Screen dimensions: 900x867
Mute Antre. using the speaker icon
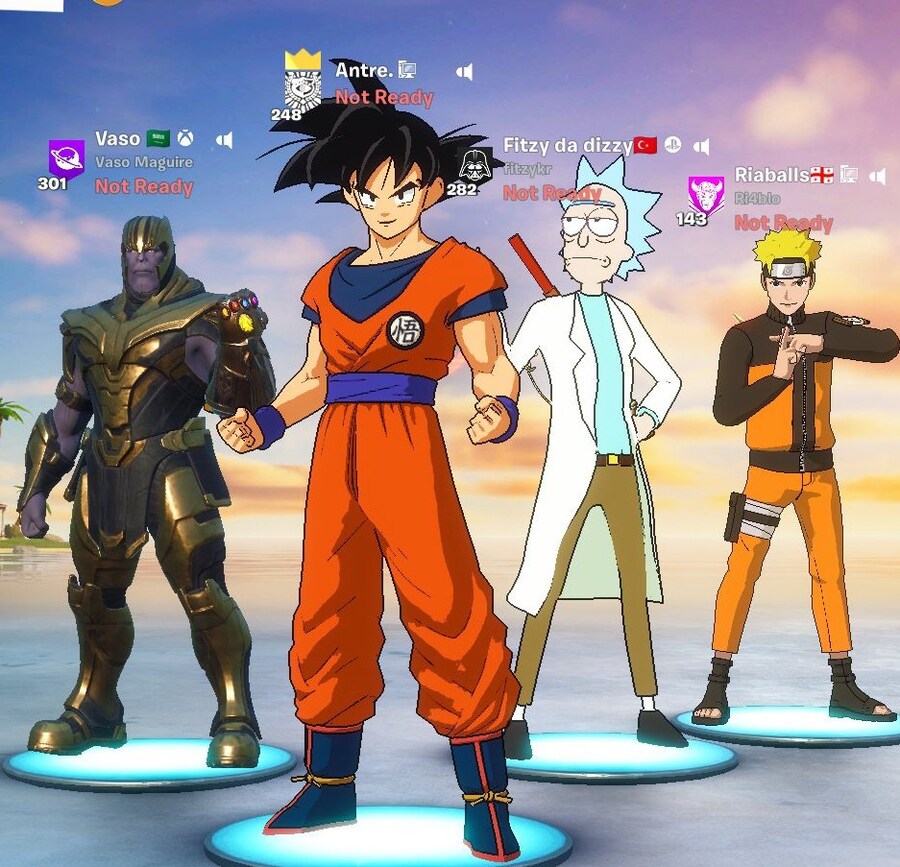coord(465,71)
